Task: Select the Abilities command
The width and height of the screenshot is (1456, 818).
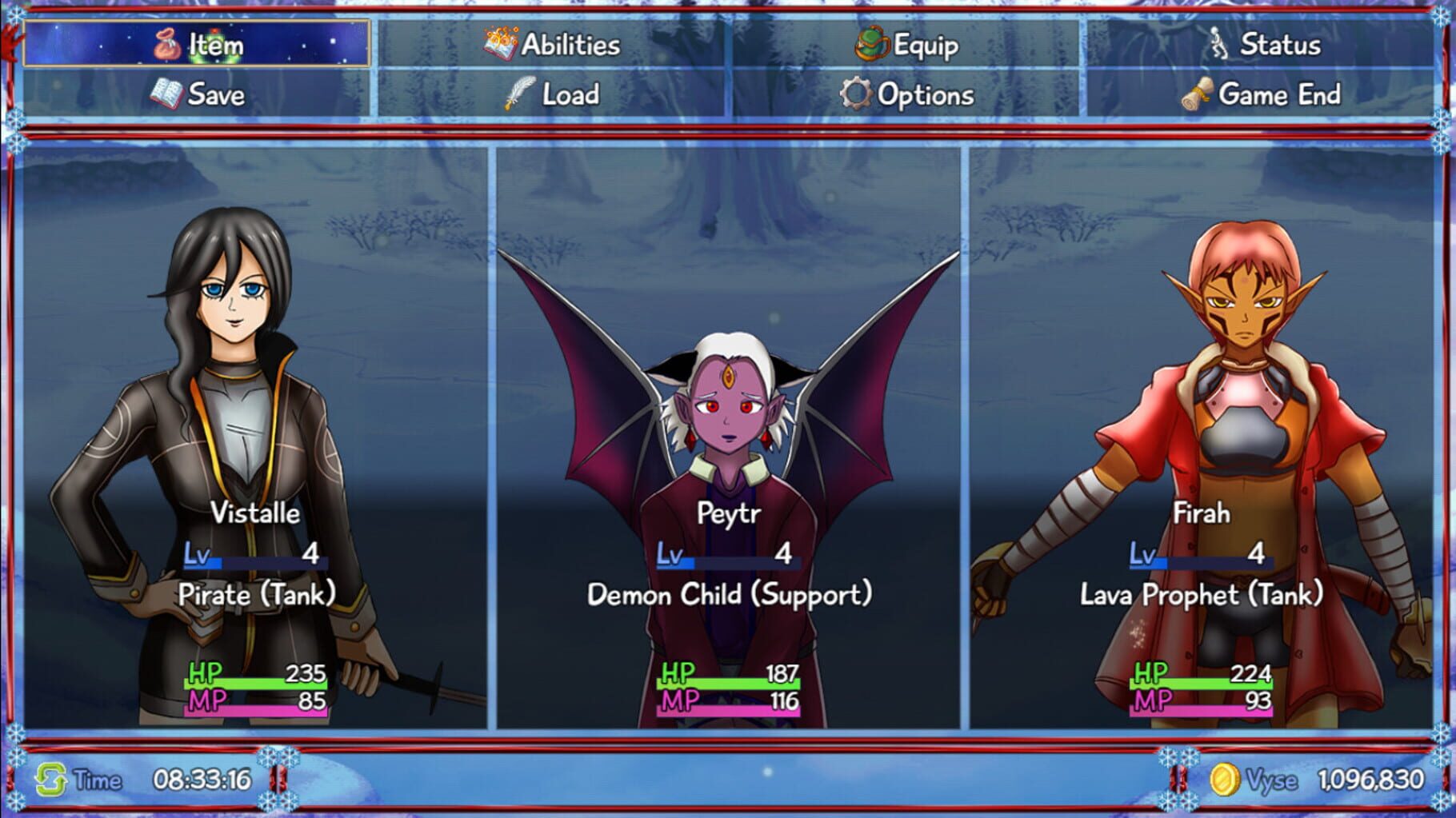Action: (568, 44)
